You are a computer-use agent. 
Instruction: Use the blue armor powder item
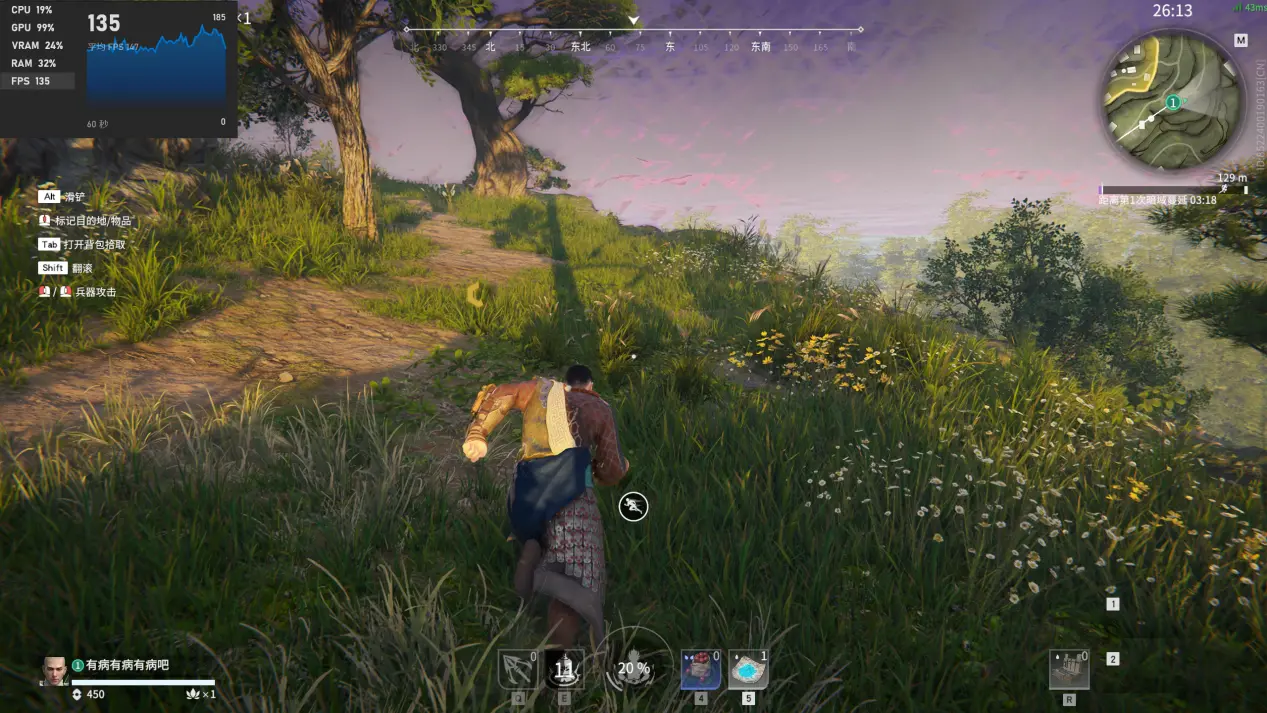(748, 669)
